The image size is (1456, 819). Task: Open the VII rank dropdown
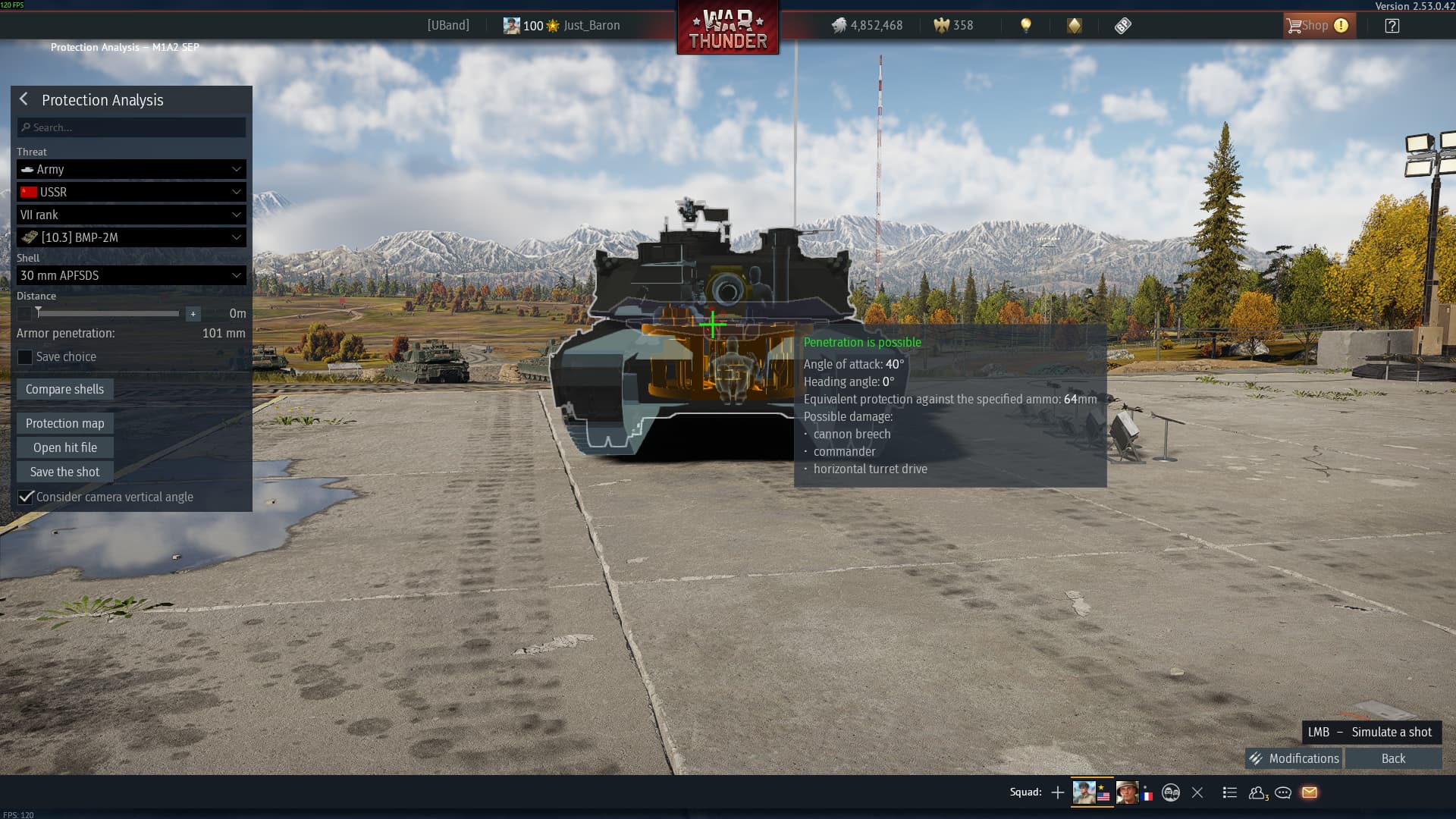[131, 215]
